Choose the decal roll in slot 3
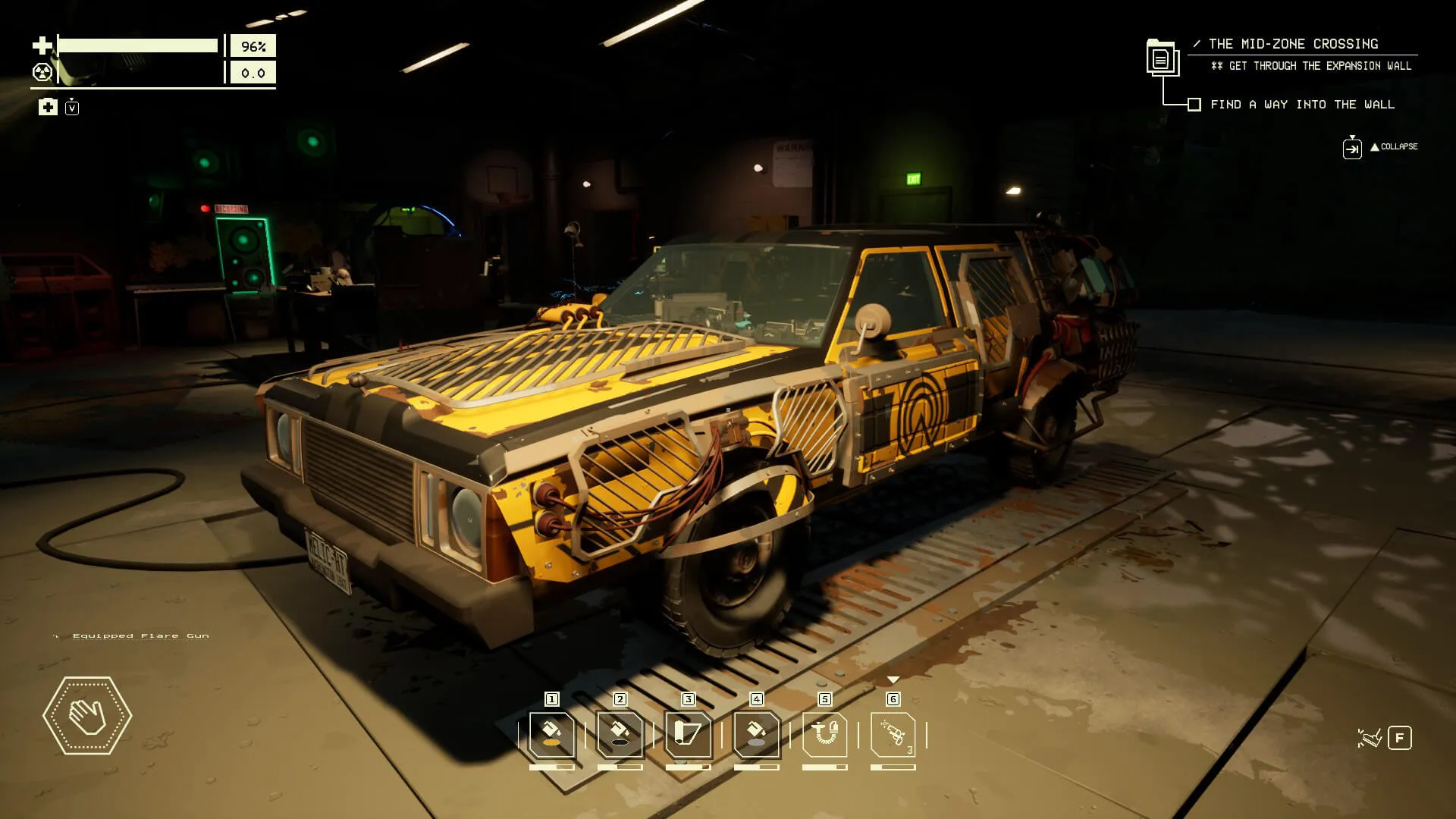The height and width of the screenshot is (819, 1456). (689, 734)
